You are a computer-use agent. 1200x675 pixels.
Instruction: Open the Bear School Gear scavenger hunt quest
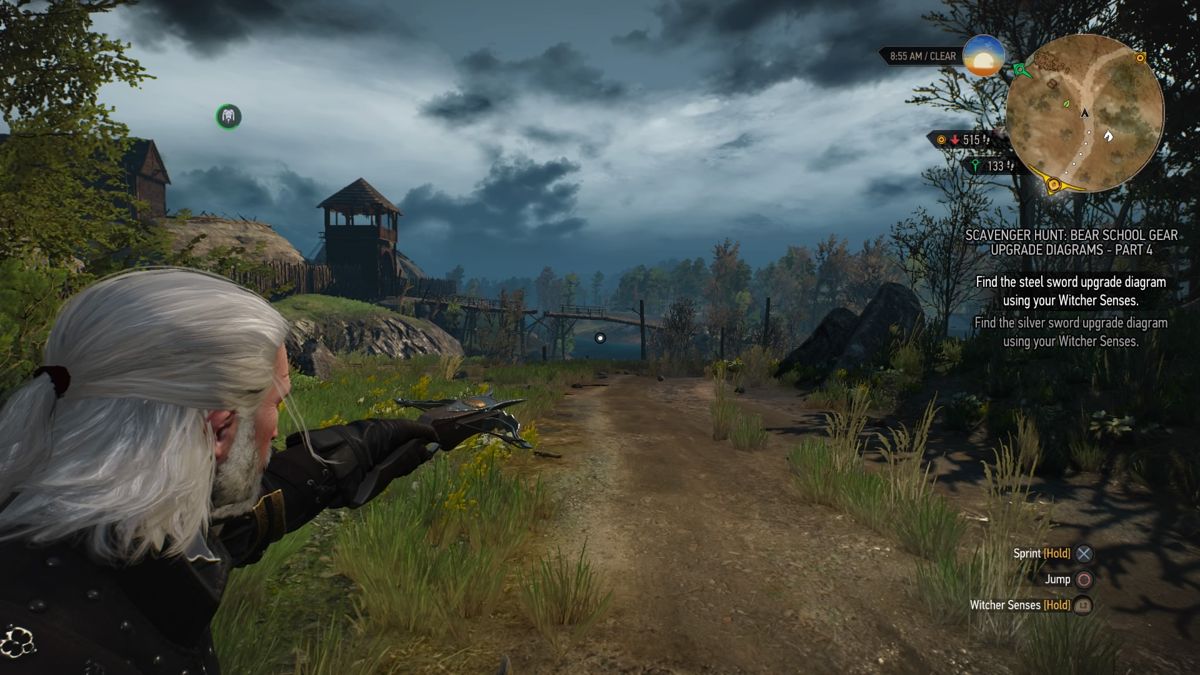click(x=1071, y=241)
